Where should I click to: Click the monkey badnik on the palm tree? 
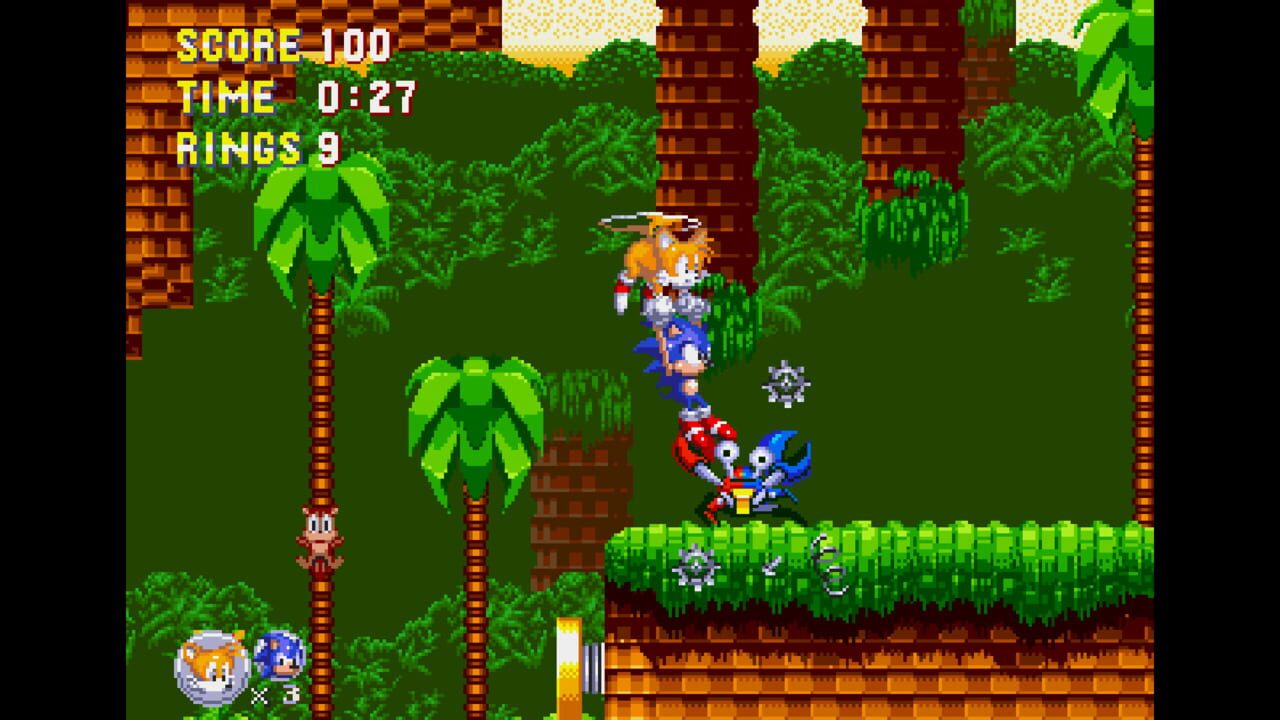(x=318, y=535)
